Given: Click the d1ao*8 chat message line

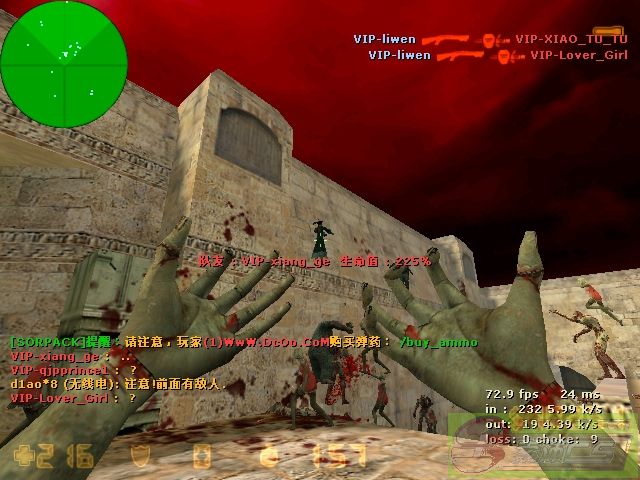Looking at the screenshot, I should point(118,383).
